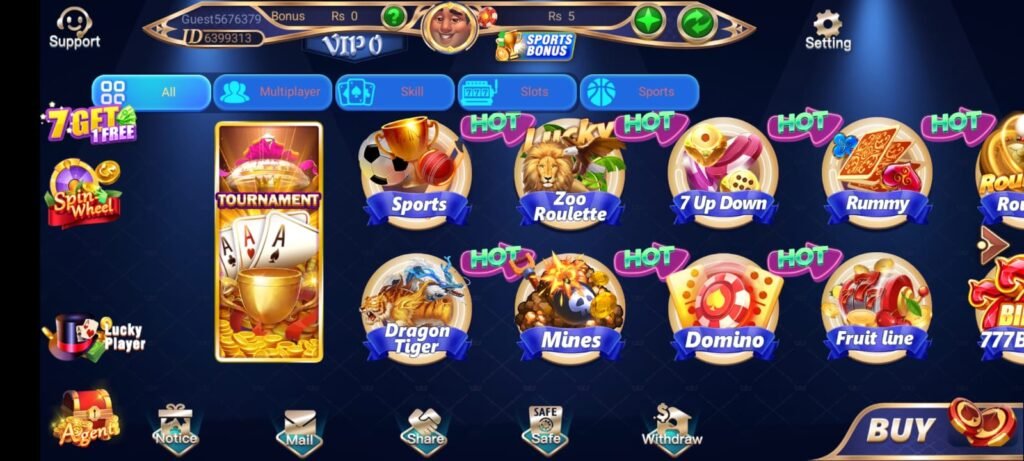This screenshot has height=461, width=1024.
Task: Open the Withdraw screen
Action: (672, 427)
